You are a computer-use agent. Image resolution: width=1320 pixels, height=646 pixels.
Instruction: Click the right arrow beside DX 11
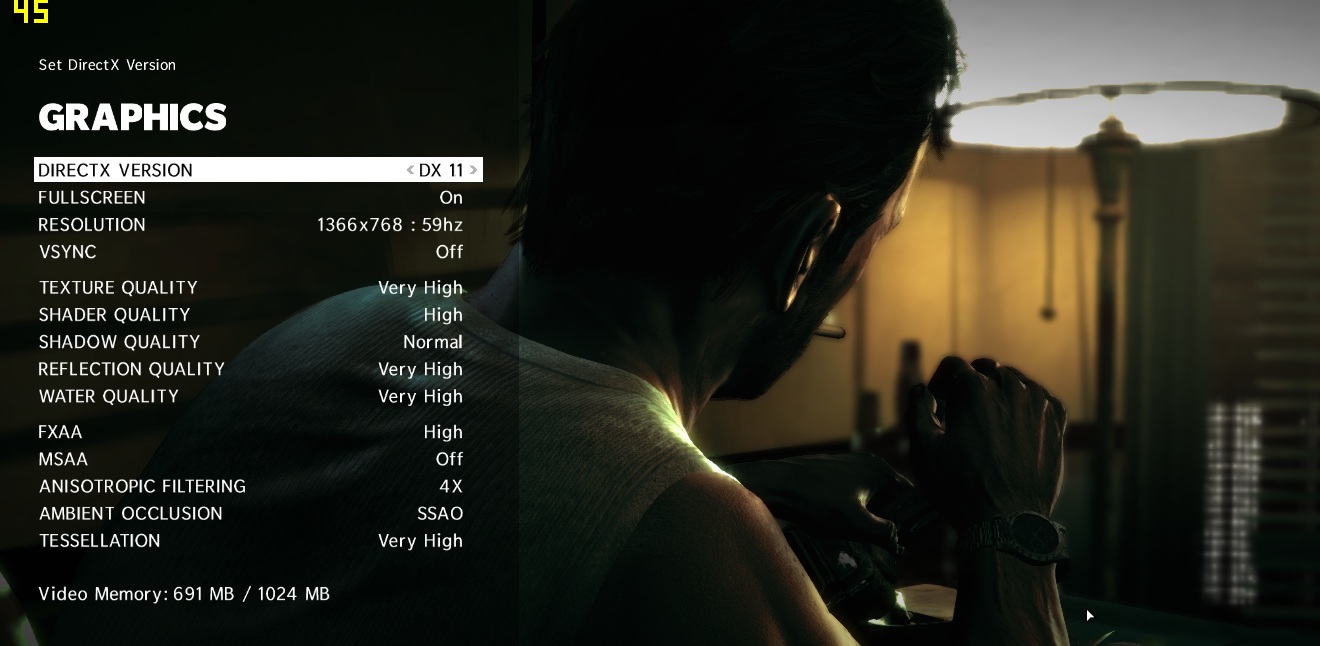point(473,170)
